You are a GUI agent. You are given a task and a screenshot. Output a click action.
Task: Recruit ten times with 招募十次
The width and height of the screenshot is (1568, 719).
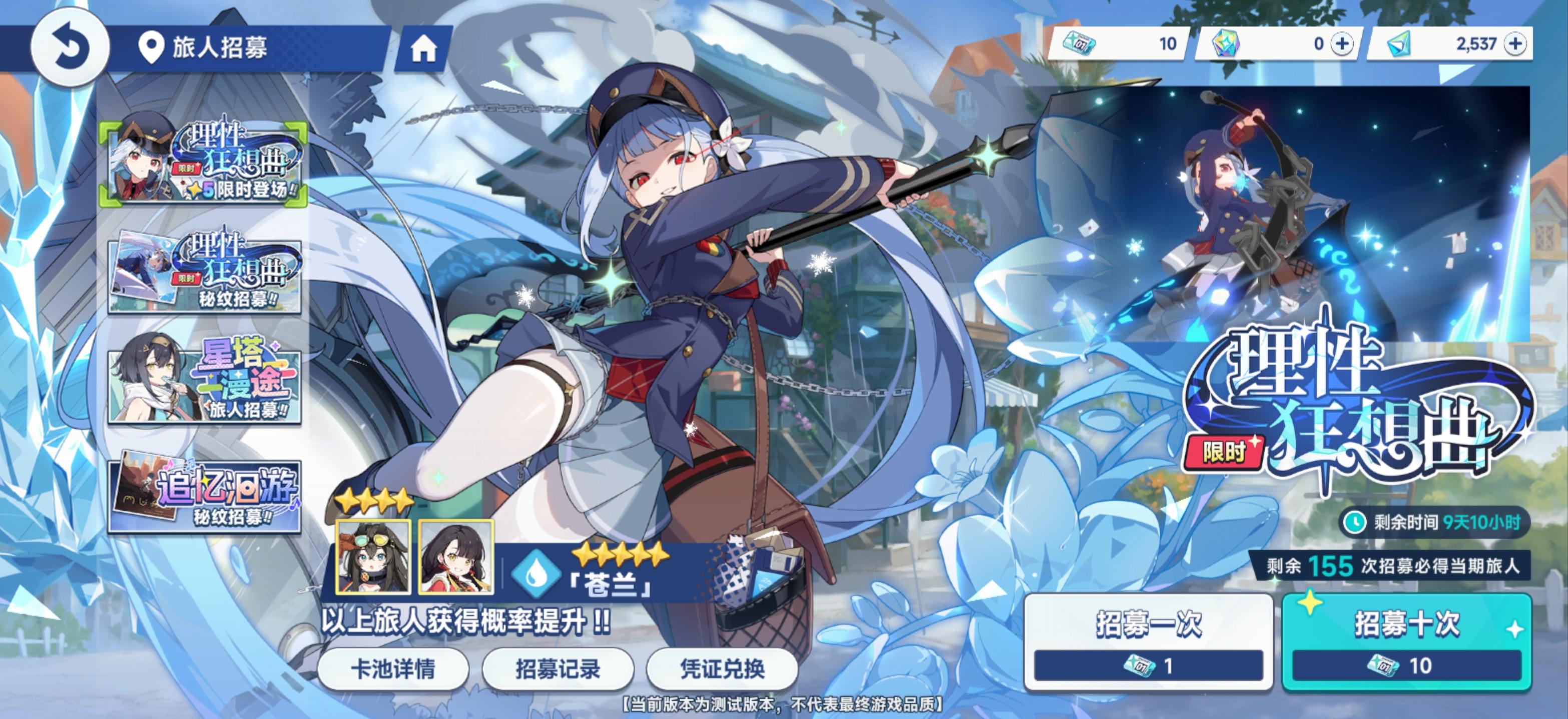point(1407,640)
